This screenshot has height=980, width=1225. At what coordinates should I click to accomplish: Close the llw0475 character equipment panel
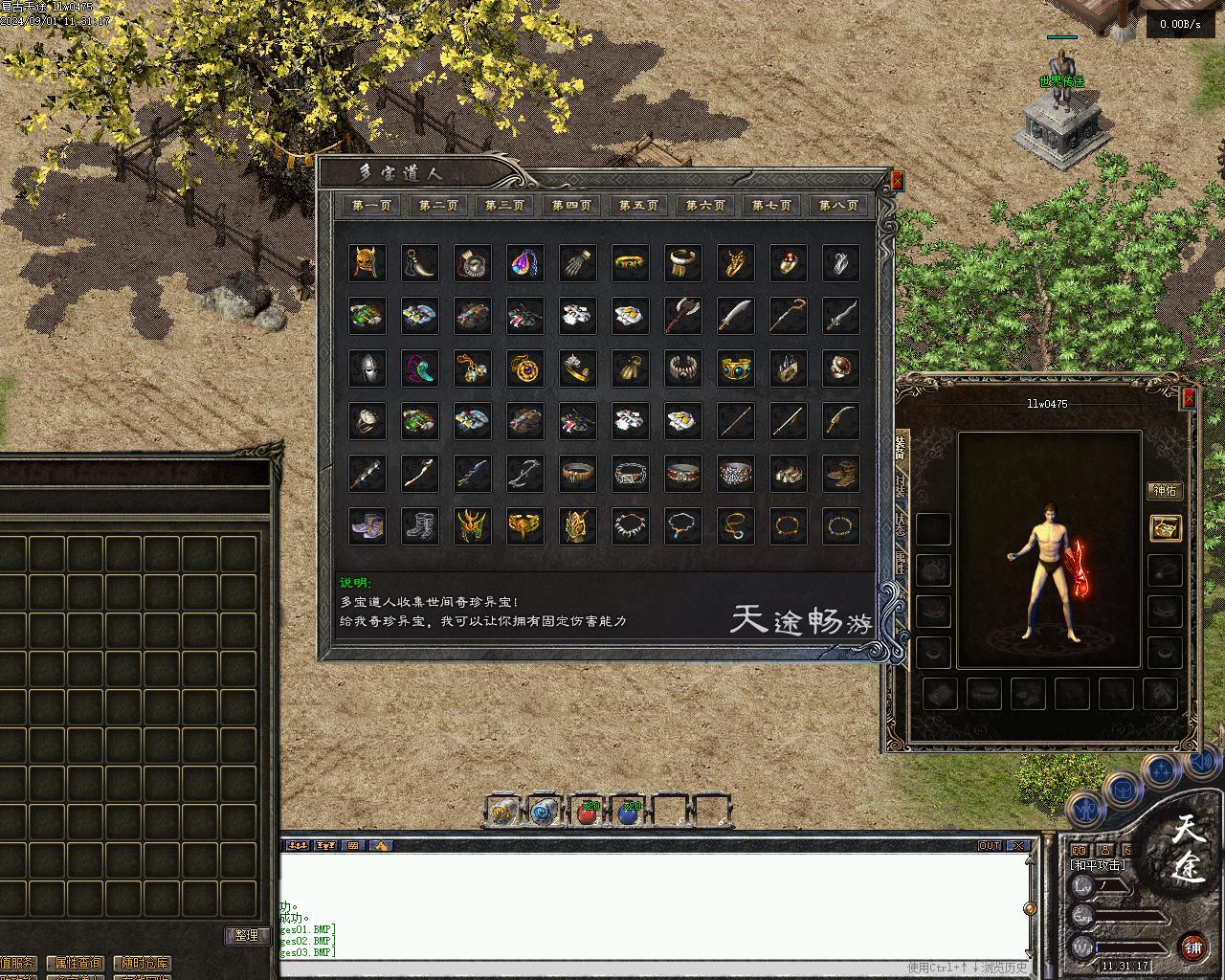pos(1189,398)
